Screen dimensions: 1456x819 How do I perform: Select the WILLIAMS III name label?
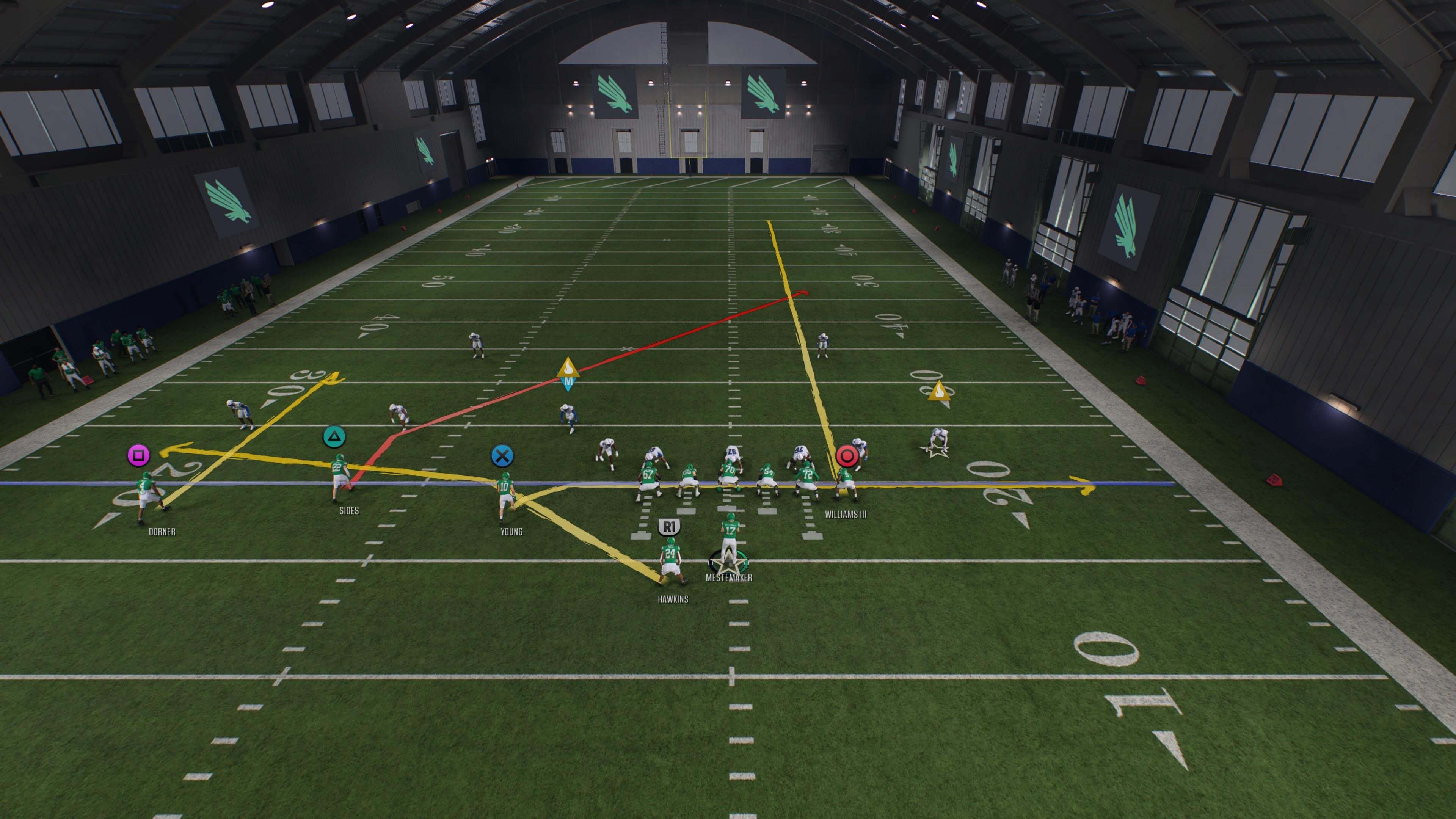[845, 515]
